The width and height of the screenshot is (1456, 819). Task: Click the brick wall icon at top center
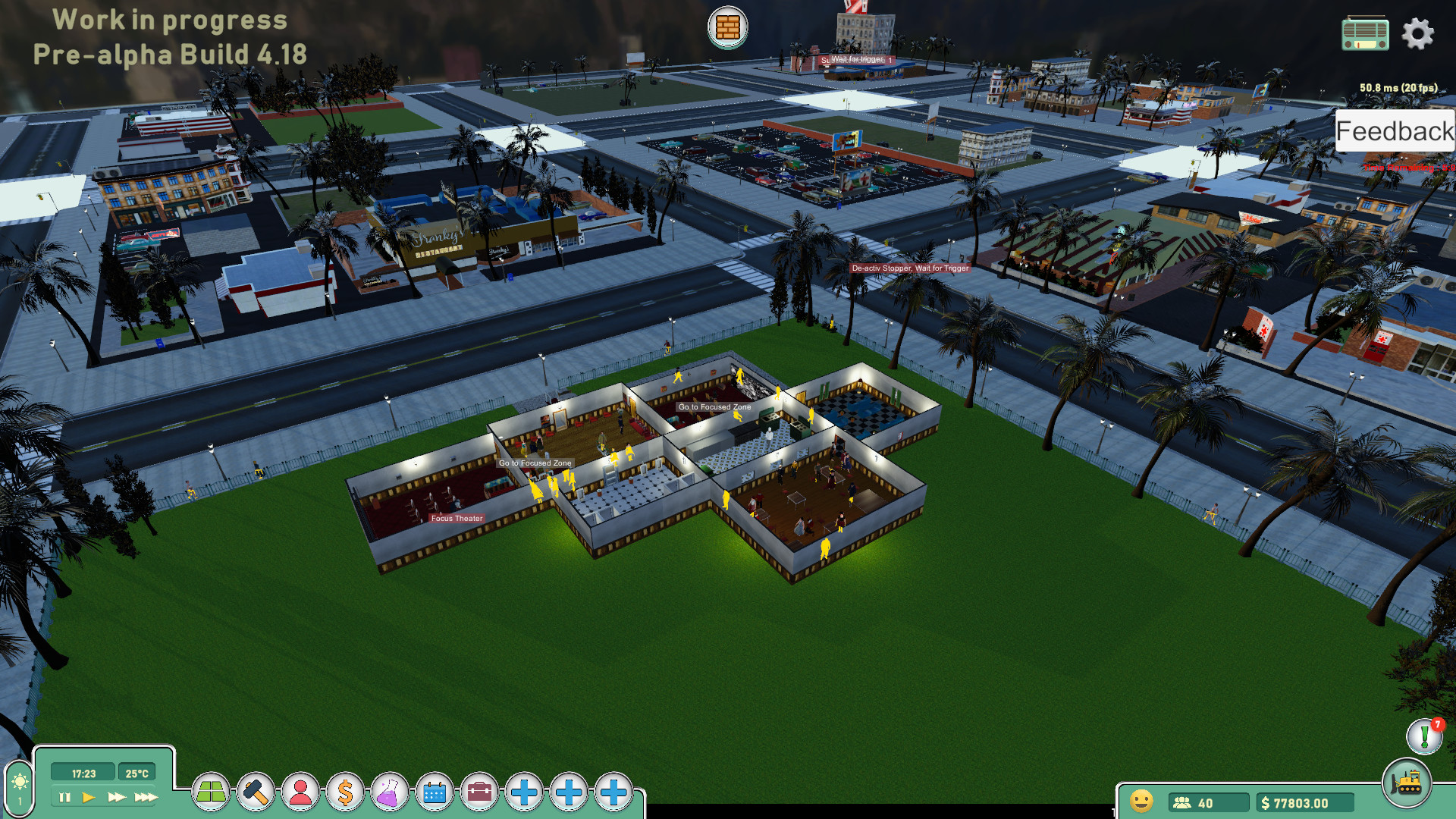(727, 27)
